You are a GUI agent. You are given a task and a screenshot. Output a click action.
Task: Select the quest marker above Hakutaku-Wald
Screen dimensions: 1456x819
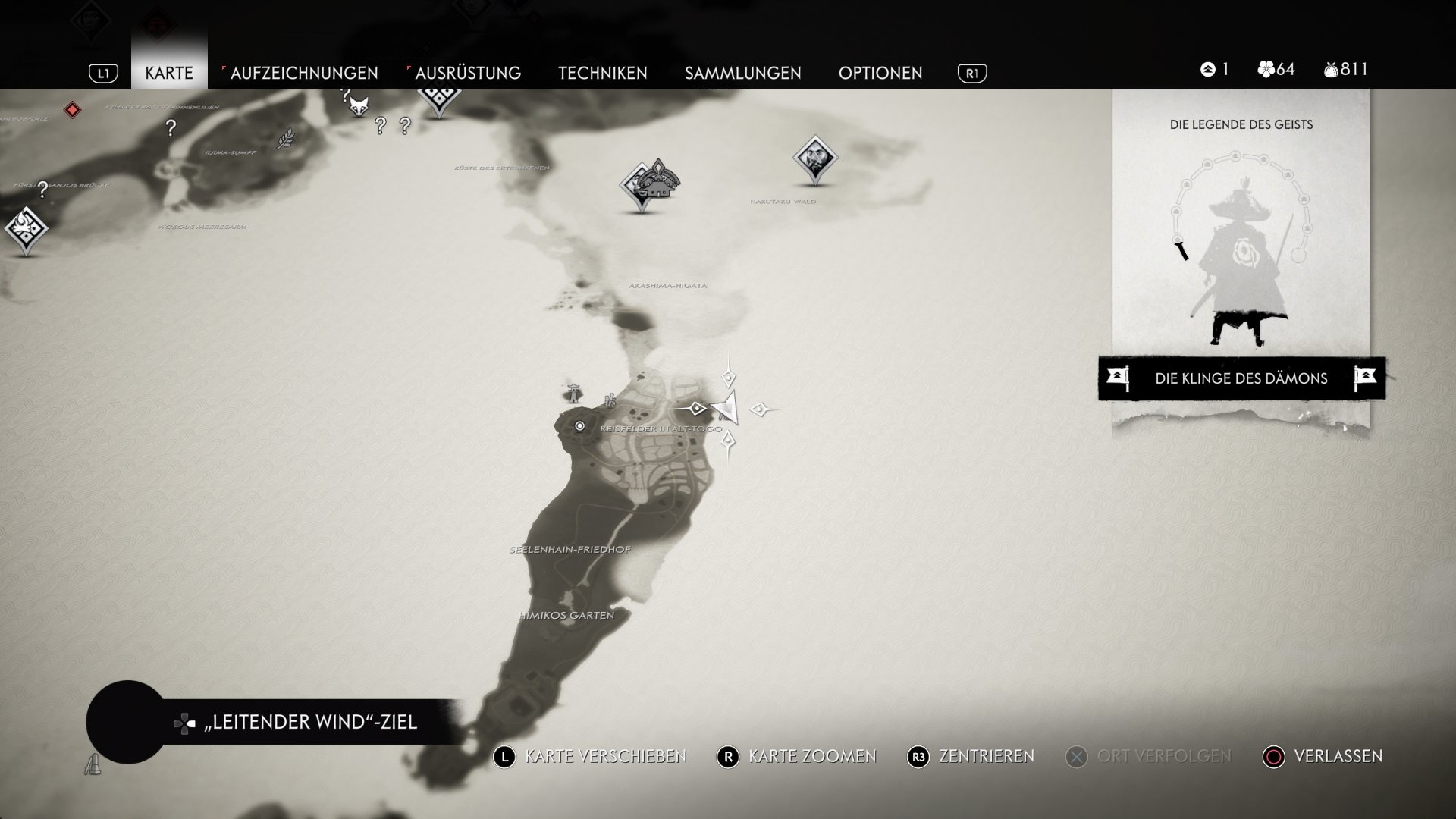(x=814, y=158)
